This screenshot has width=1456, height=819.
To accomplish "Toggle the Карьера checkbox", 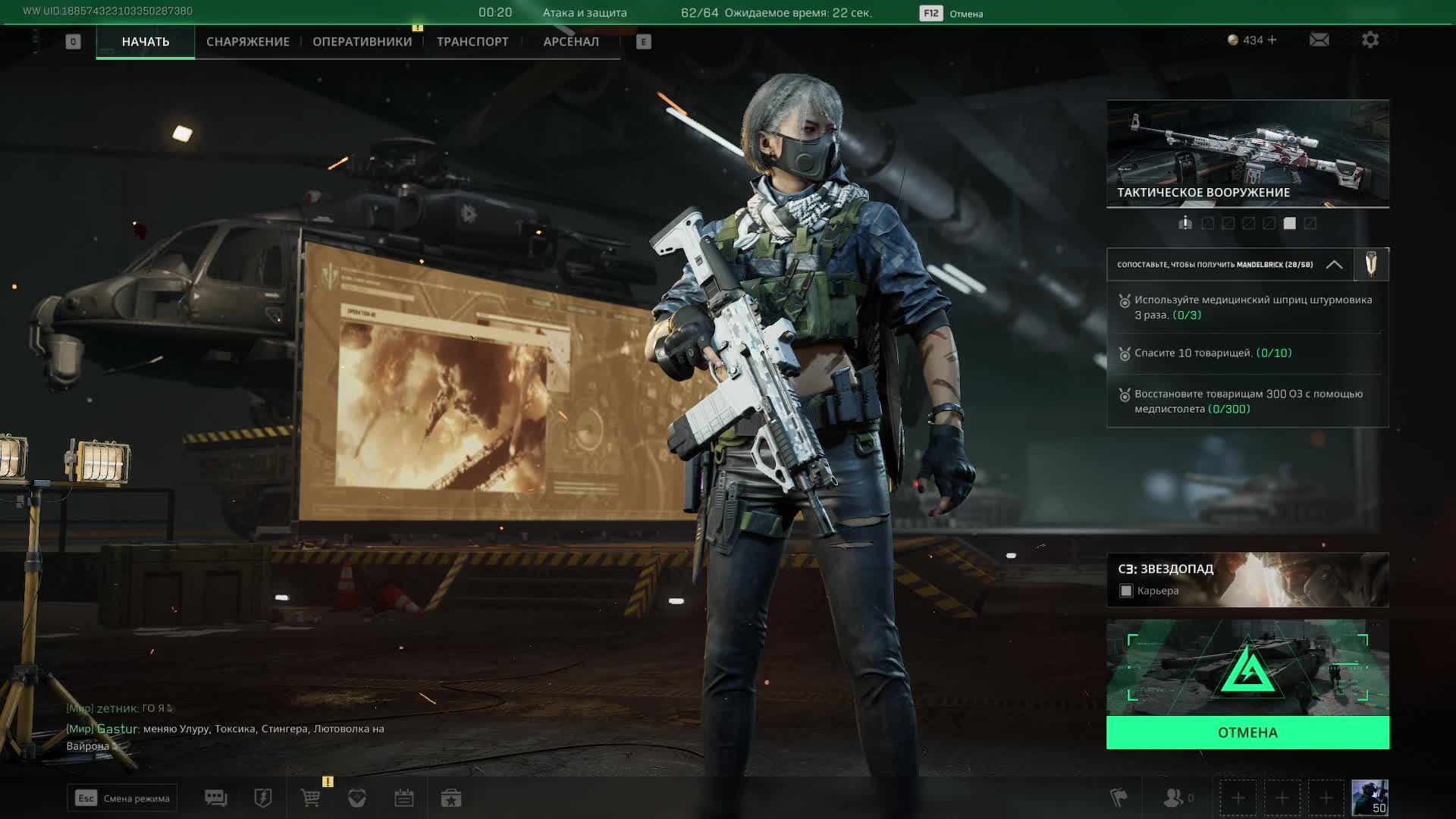I will pos(1126,591).
